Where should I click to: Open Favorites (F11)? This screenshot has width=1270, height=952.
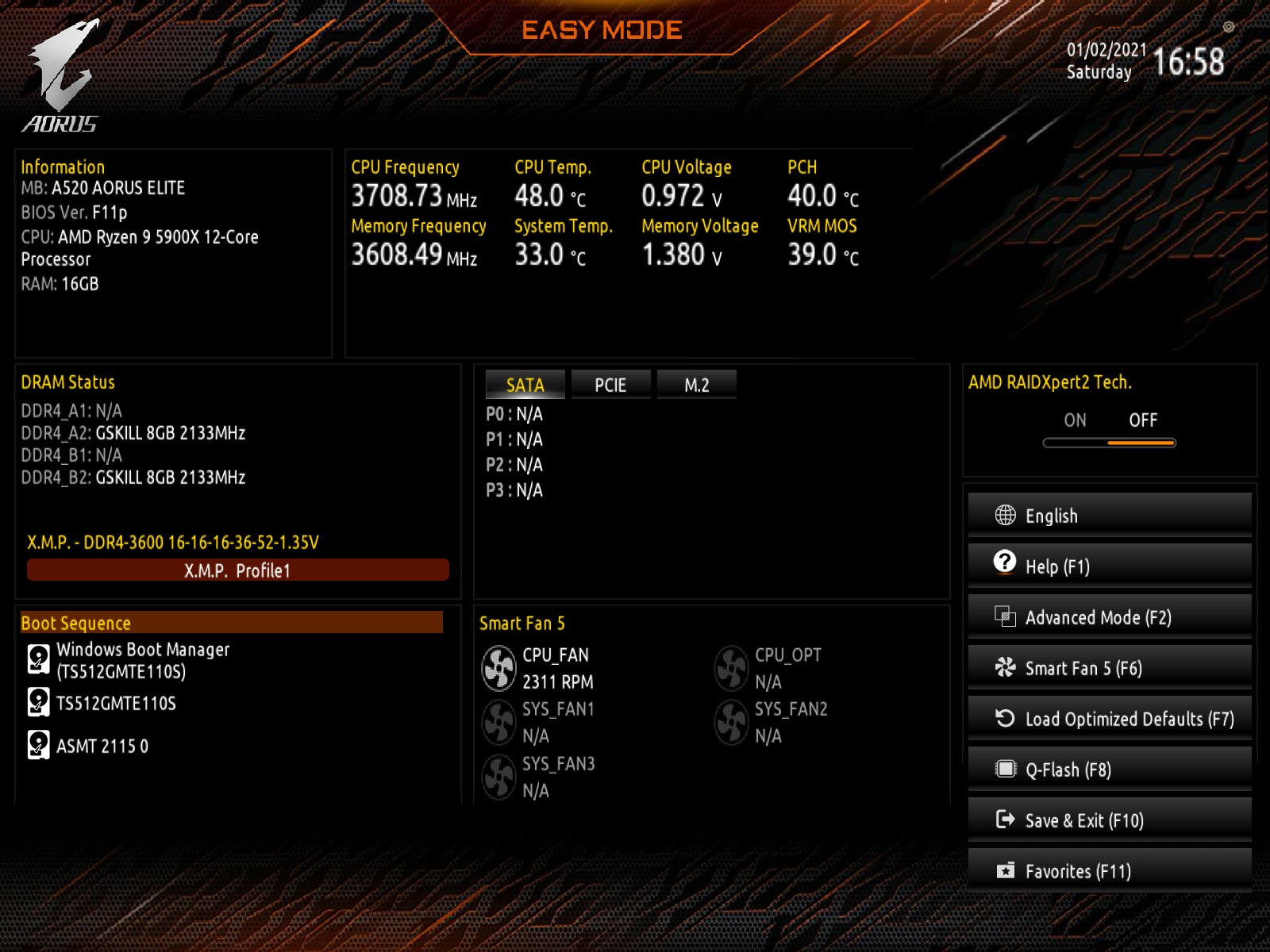1109,871
